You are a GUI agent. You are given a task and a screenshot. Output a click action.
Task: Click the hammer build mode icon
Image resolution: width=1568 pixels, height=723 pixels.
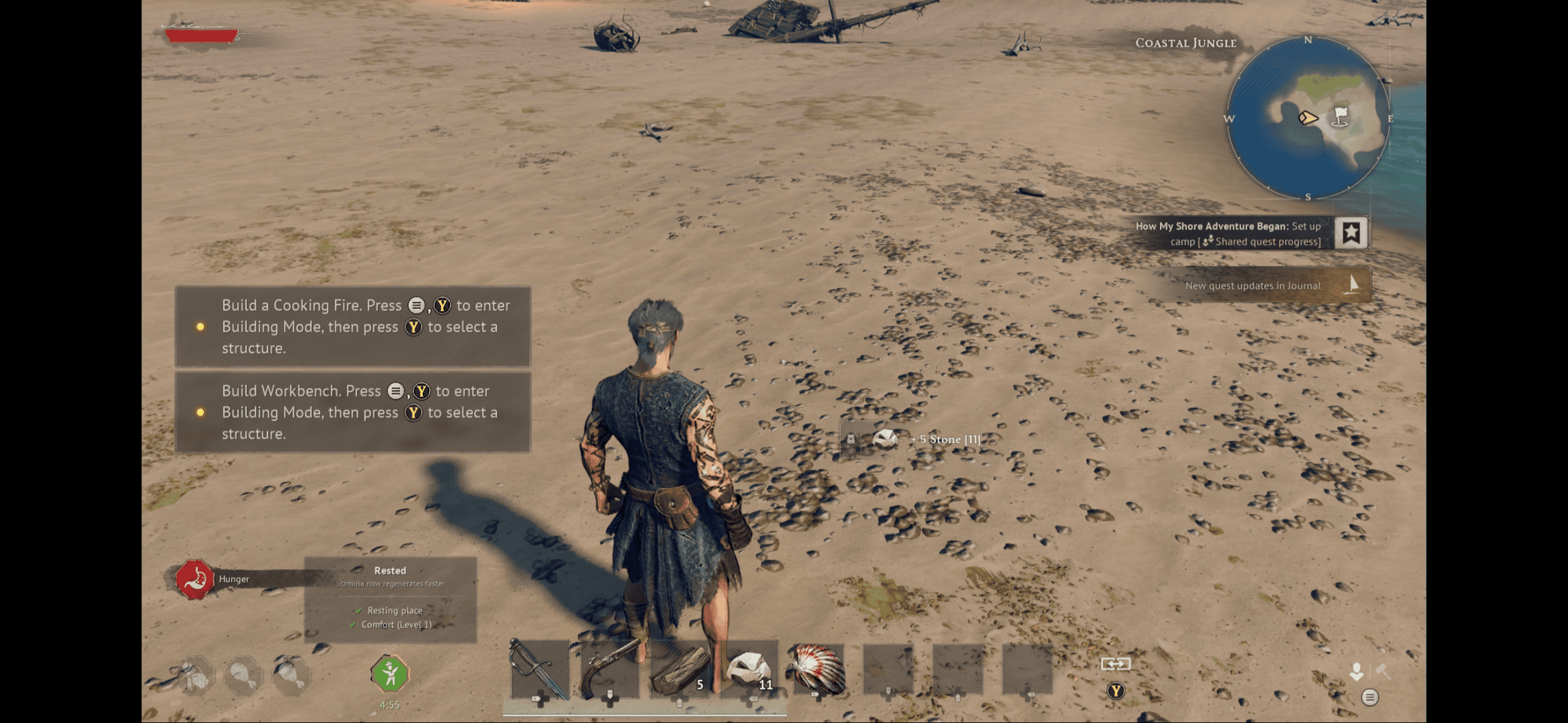[x=1383, y=672]
